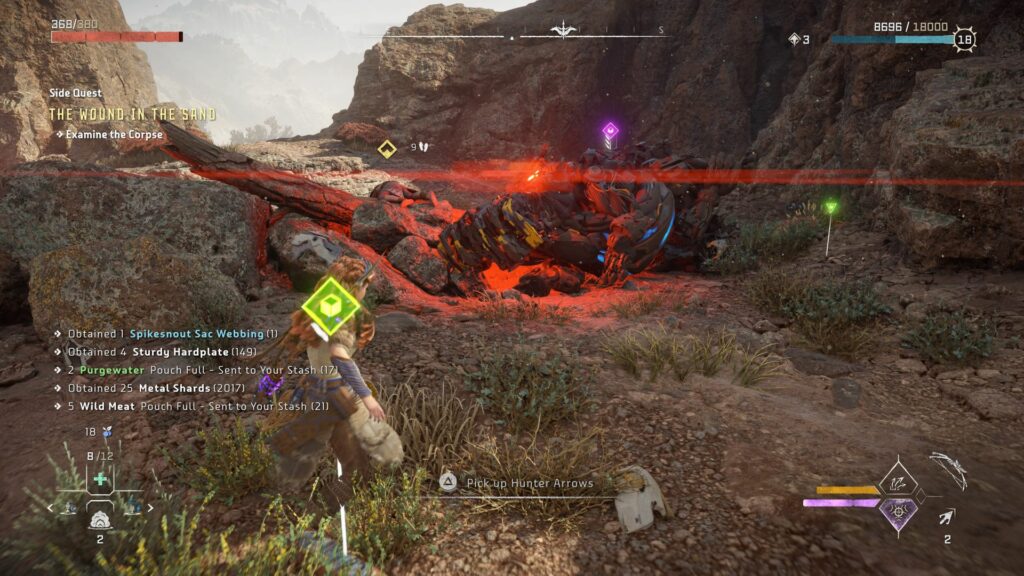Click the level 18 badge
Screen dimensions: 1024x576
964,40
